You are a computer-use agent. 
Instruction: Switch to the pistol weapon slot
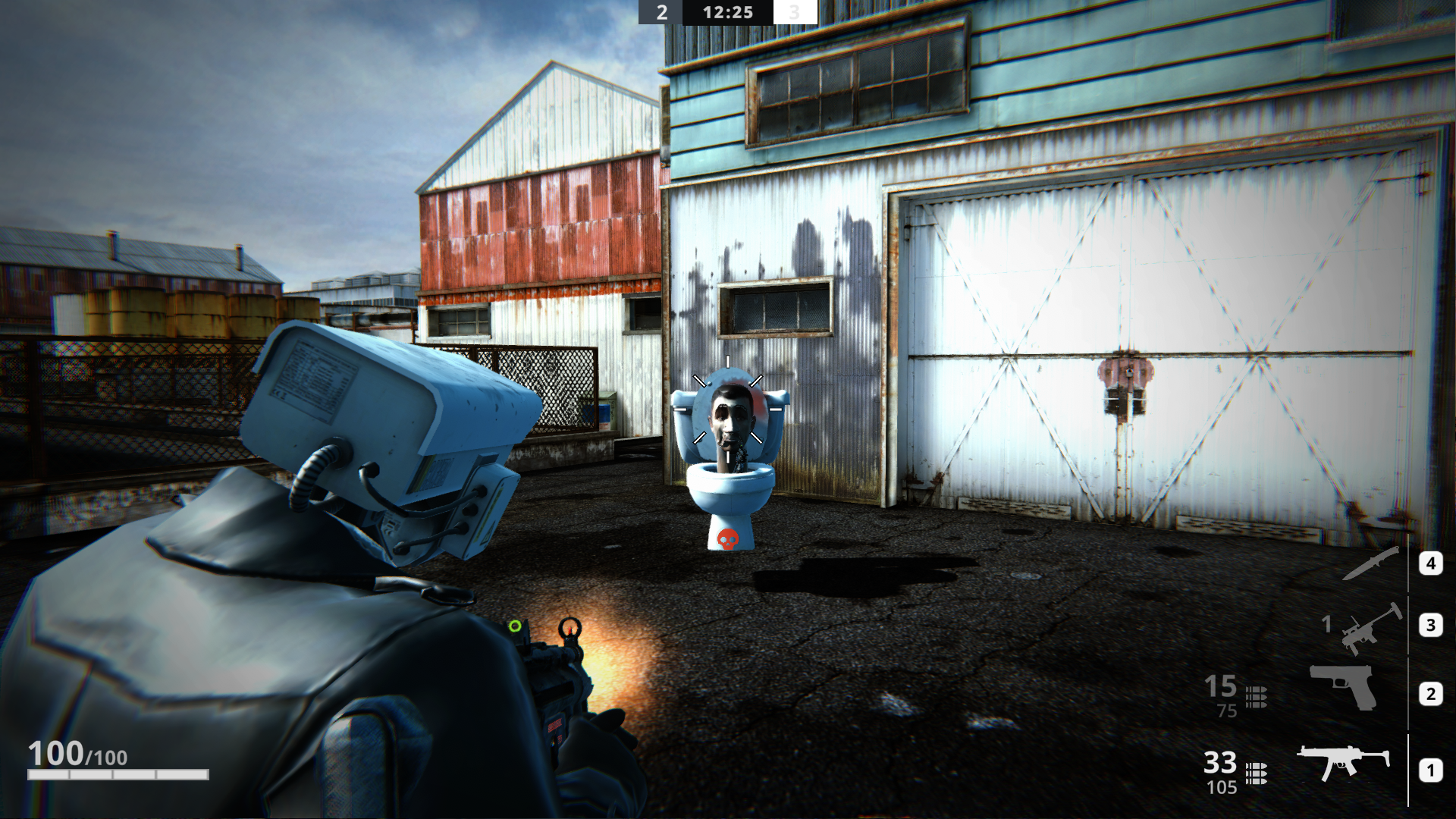tap(1344, 686)
